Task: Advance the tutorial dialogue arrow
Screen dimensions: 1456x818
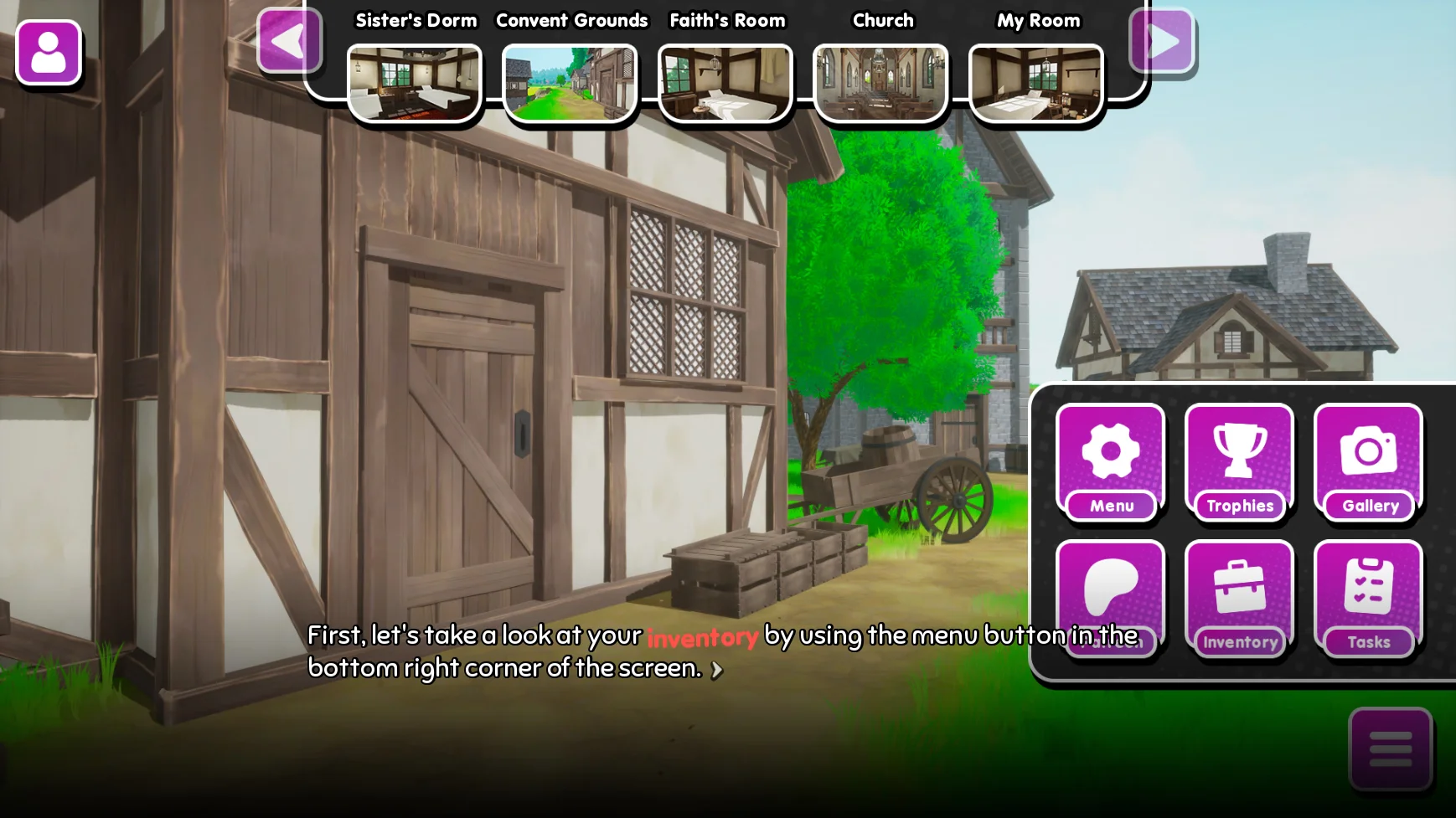Action: (x=716, y=670)
